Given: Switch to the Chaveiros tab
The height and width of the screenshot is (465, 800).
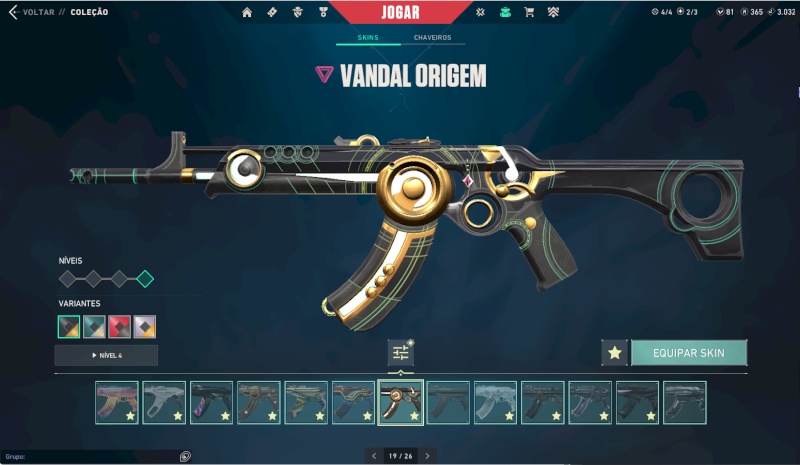Looking at the screenshot, I should [x=432, y=38].
